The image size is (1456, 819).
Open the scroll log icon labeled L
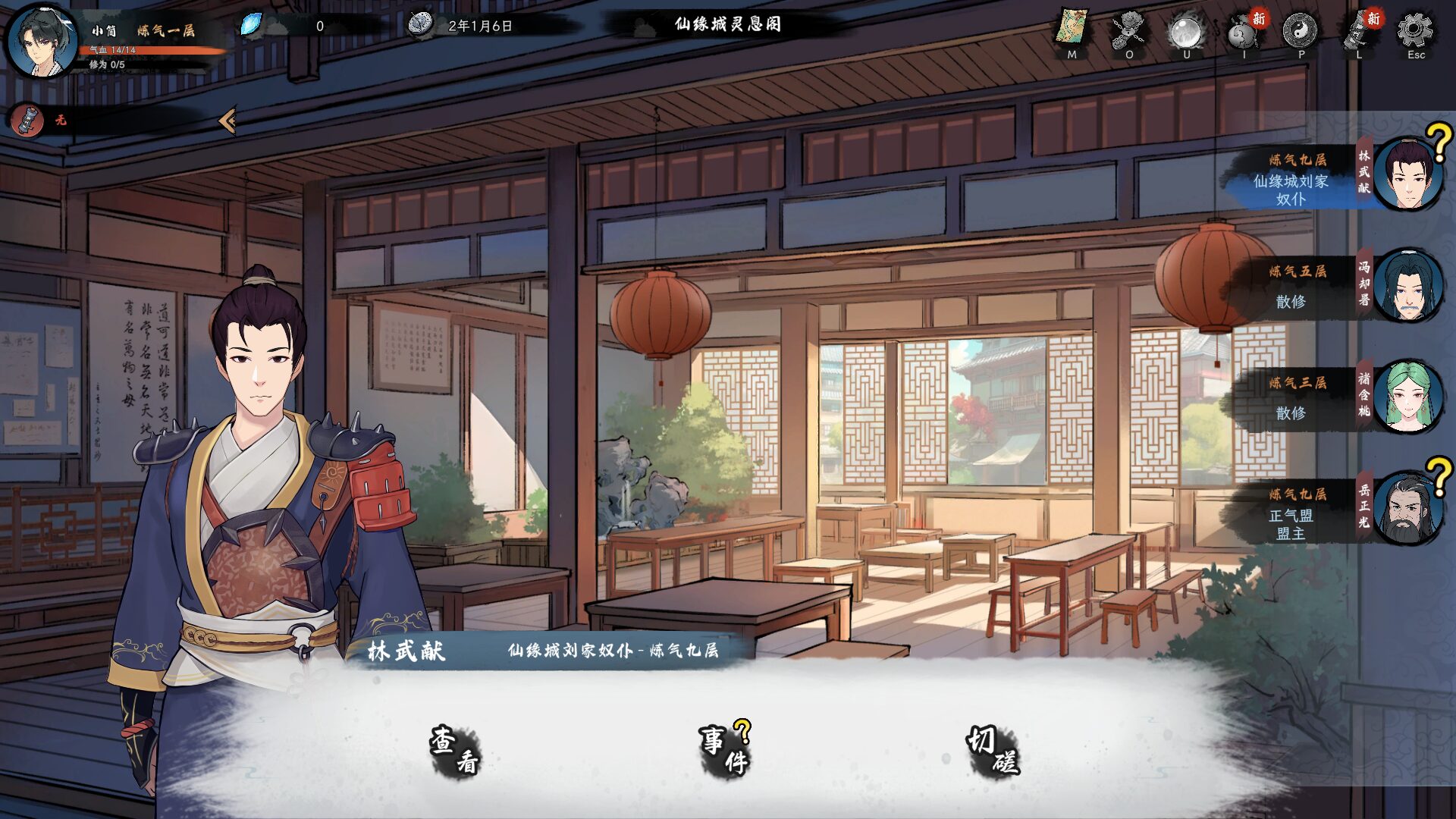point(1358,31)
